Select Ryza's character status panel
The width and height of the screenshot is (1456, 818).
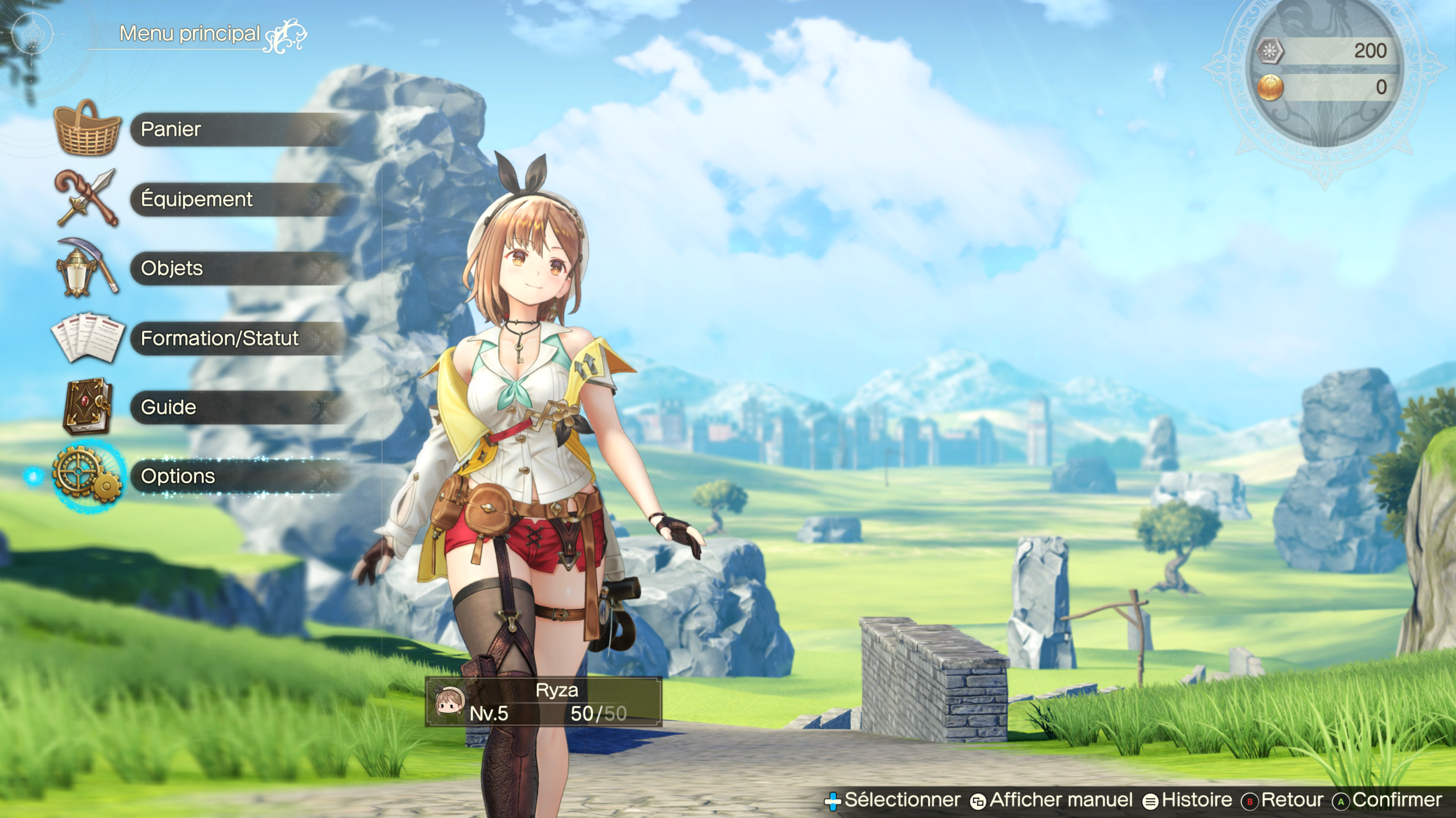(543, 702)
